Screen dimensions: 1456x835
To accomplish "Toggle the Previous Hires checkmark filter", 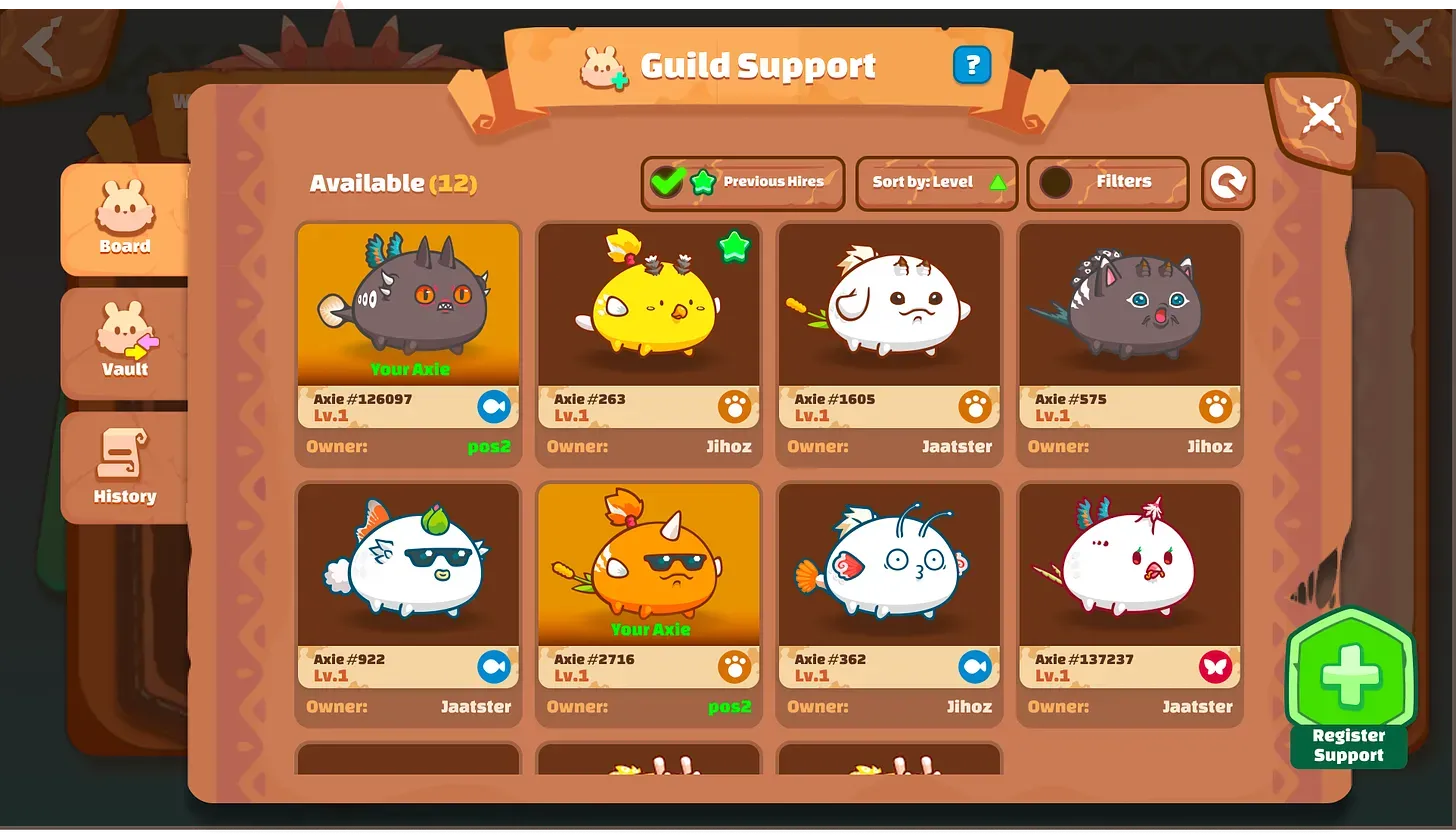I will [668, 182].
